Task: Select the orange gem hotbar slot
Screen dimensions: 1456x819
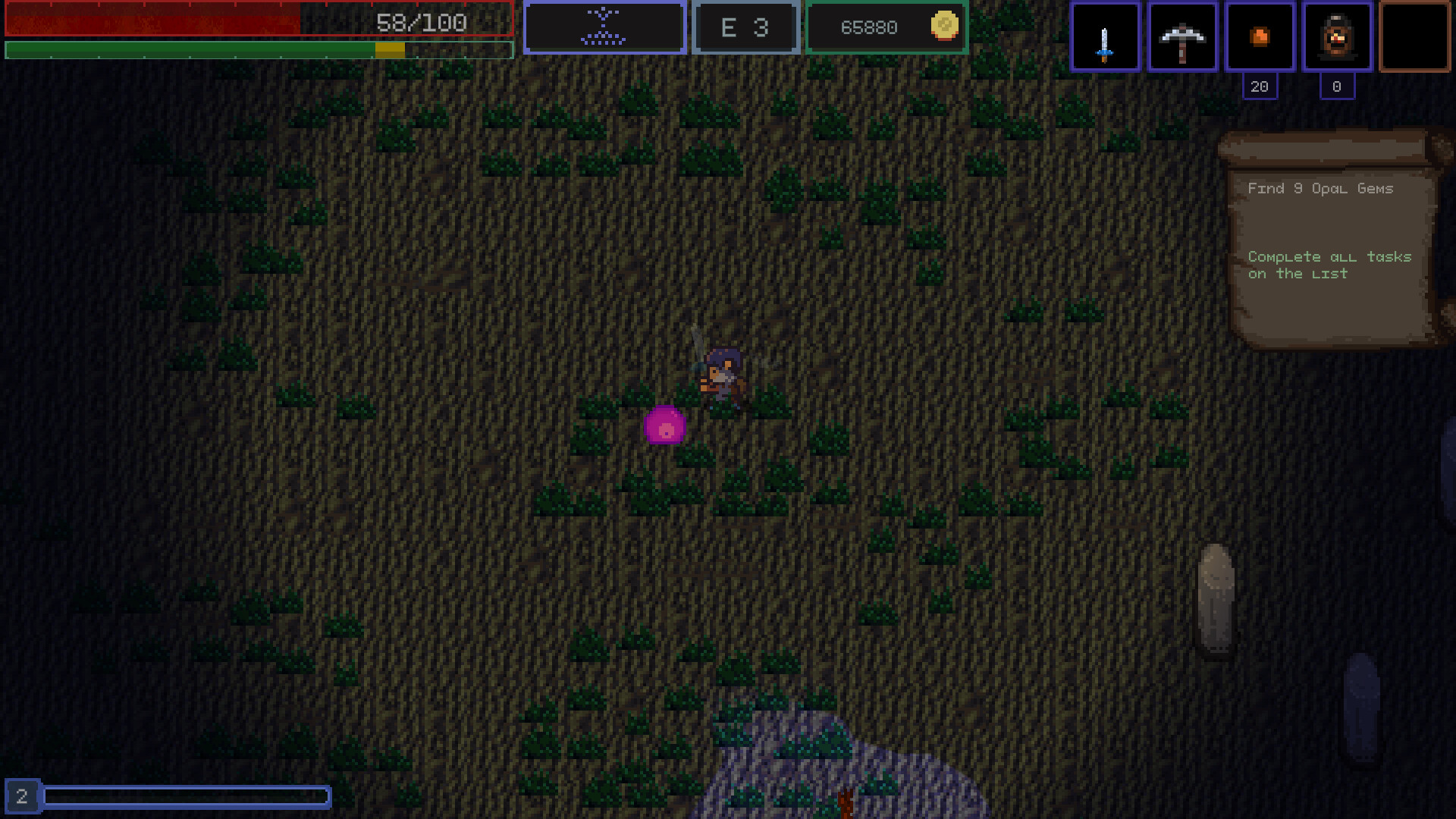Action: coord(1260,36)
